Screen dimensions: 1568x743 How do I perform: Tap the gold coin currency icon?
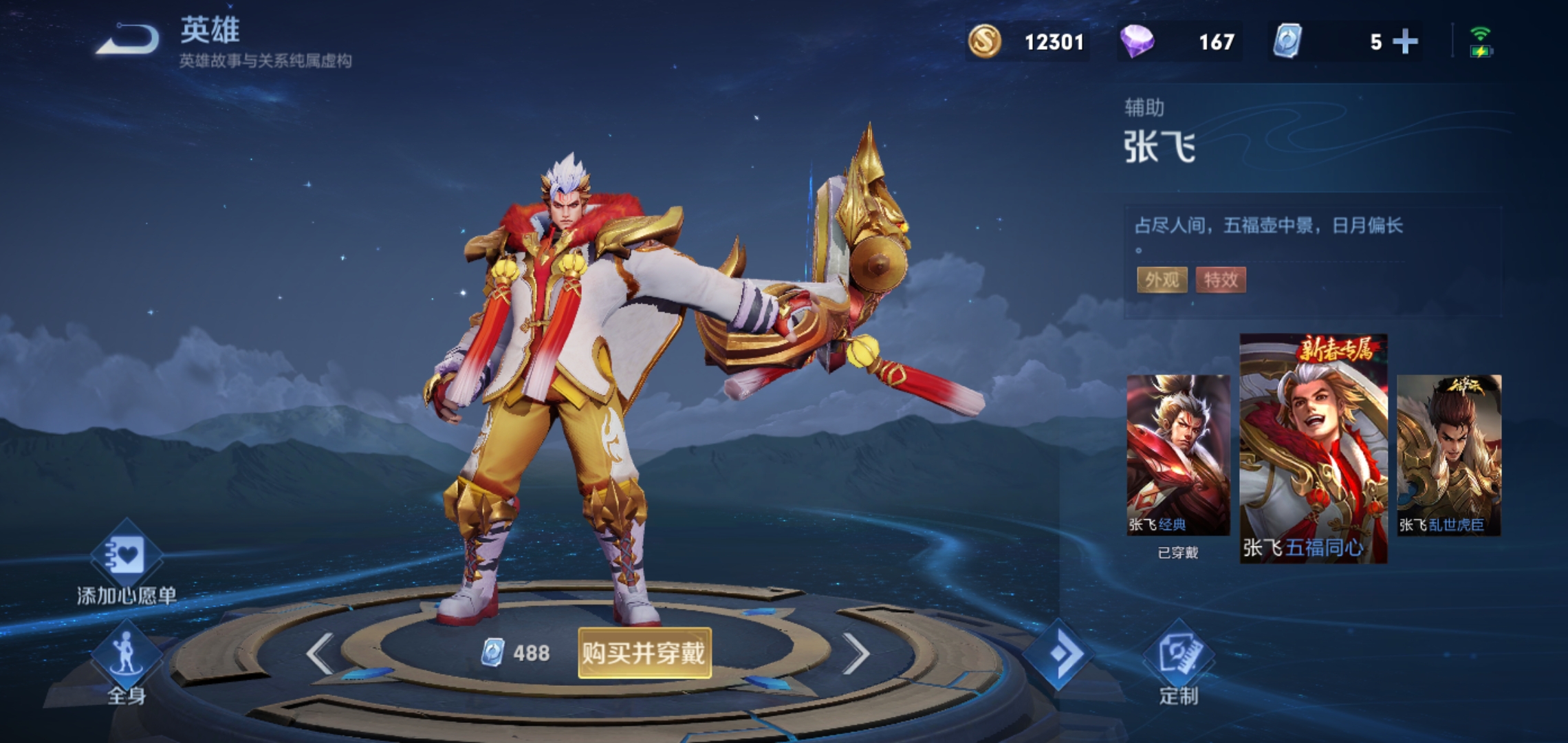tap(984, 42)
